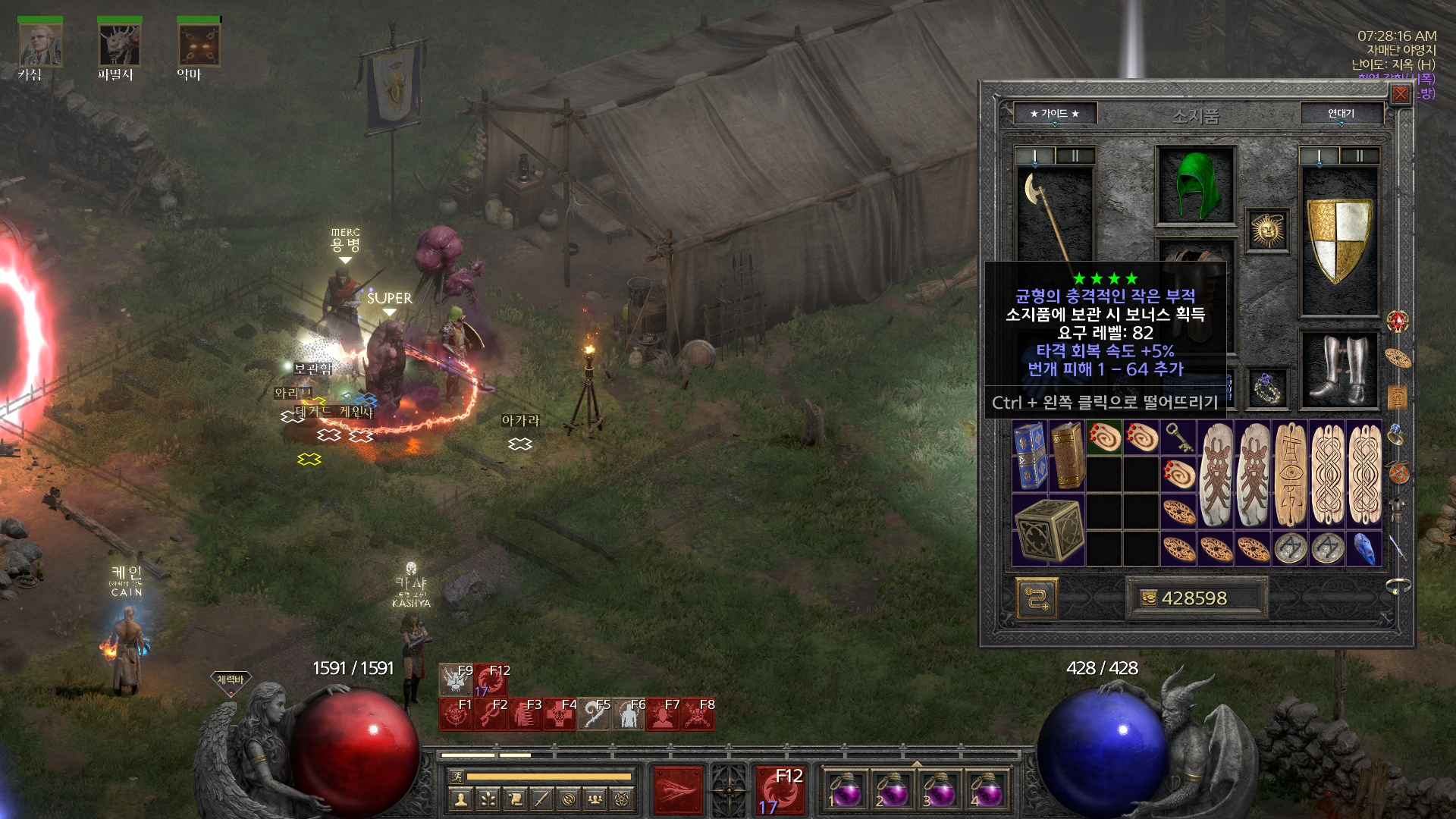The image size is (1456, 819).
Task: Open the character screen from mini menu
Action: [460, 799]
